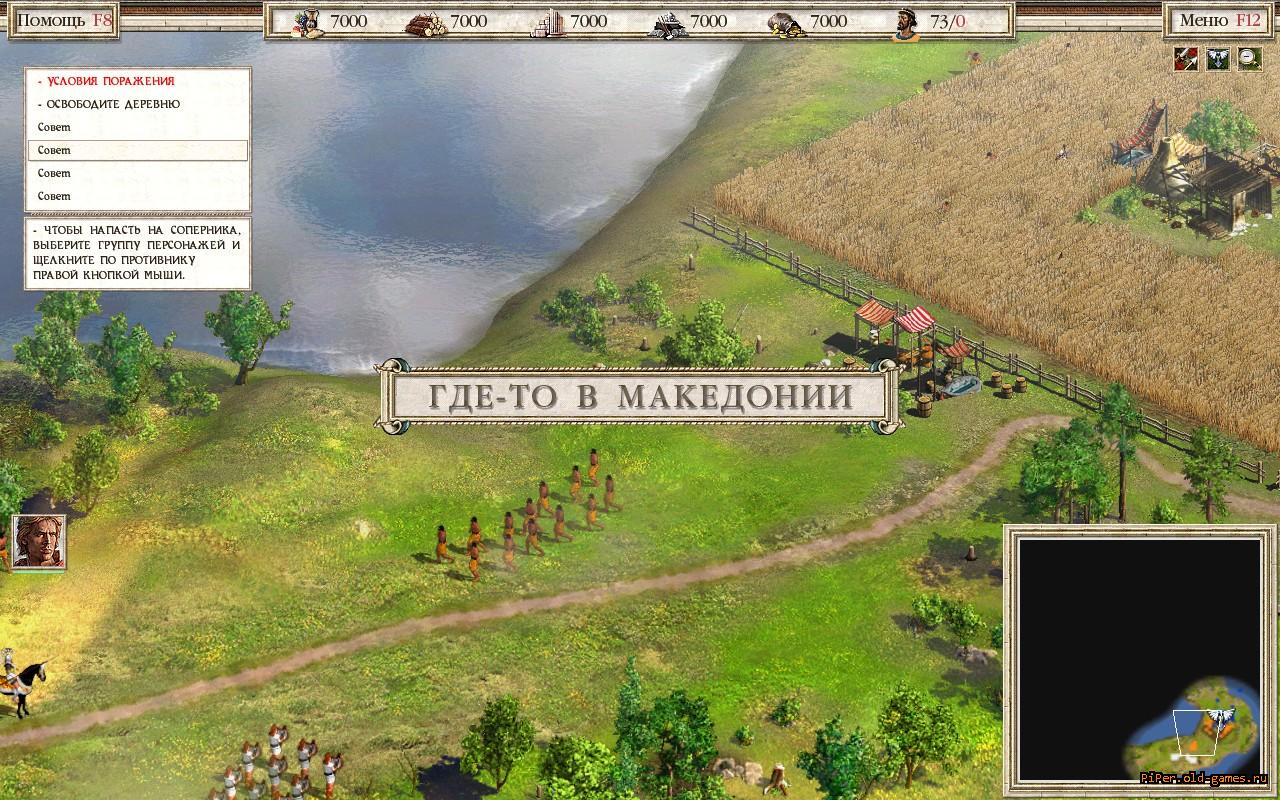
Task: Open the Меню game menu
Action: pos(1218,20)
